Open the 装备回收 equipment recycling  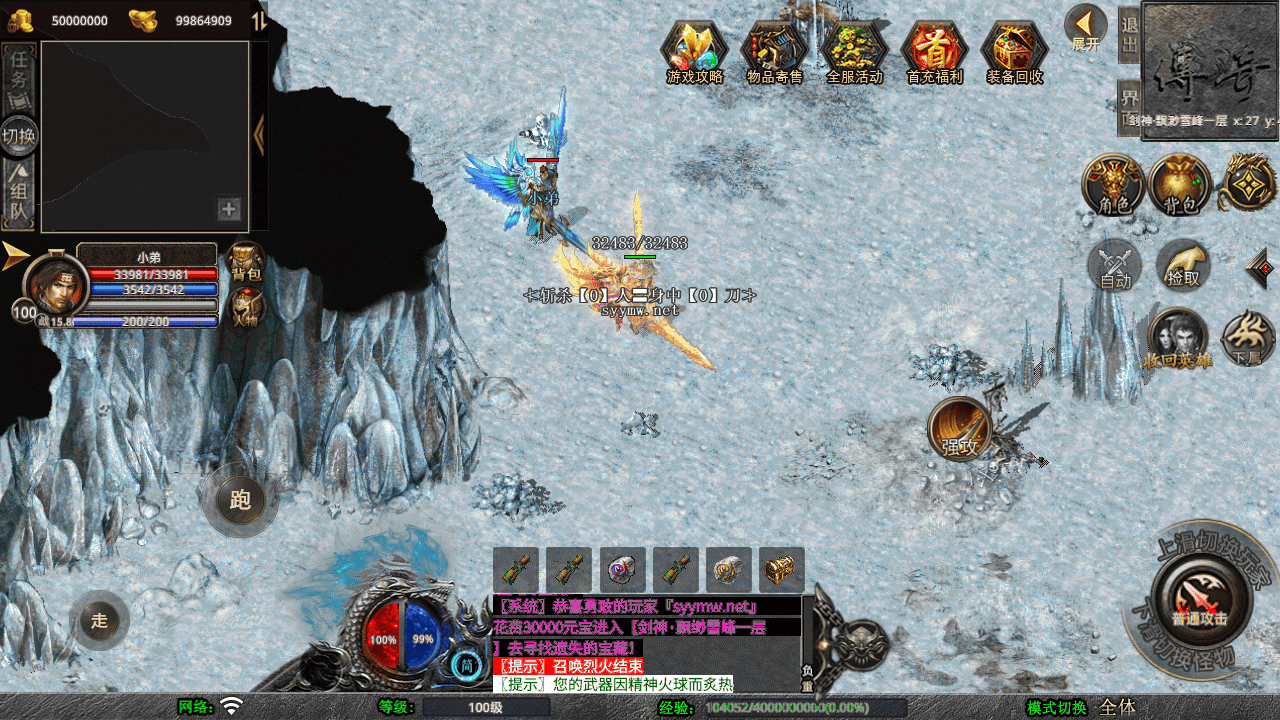1015,50
